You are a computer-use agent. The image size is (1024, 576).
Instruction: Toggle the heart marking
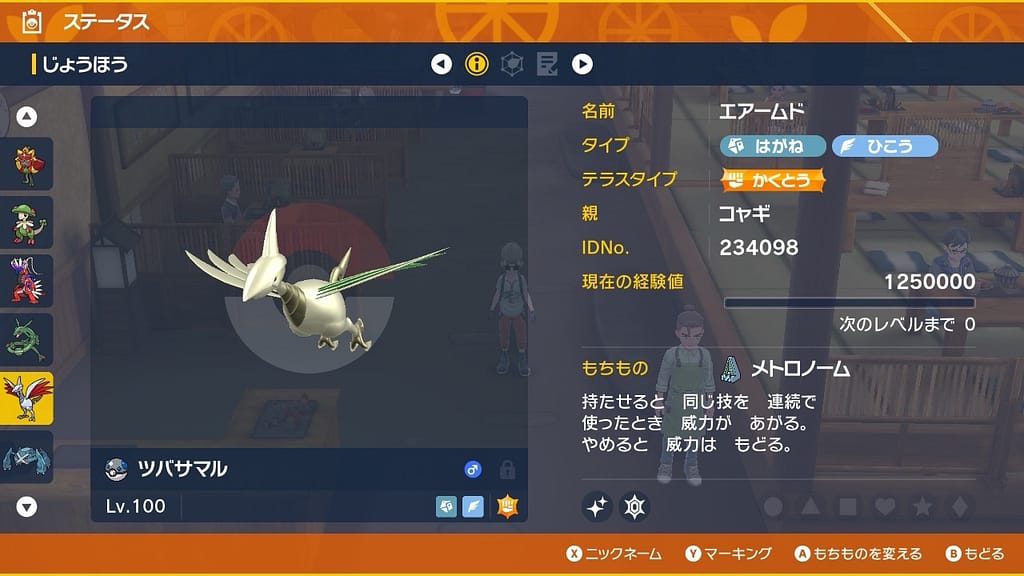click(x=884, y=507)
